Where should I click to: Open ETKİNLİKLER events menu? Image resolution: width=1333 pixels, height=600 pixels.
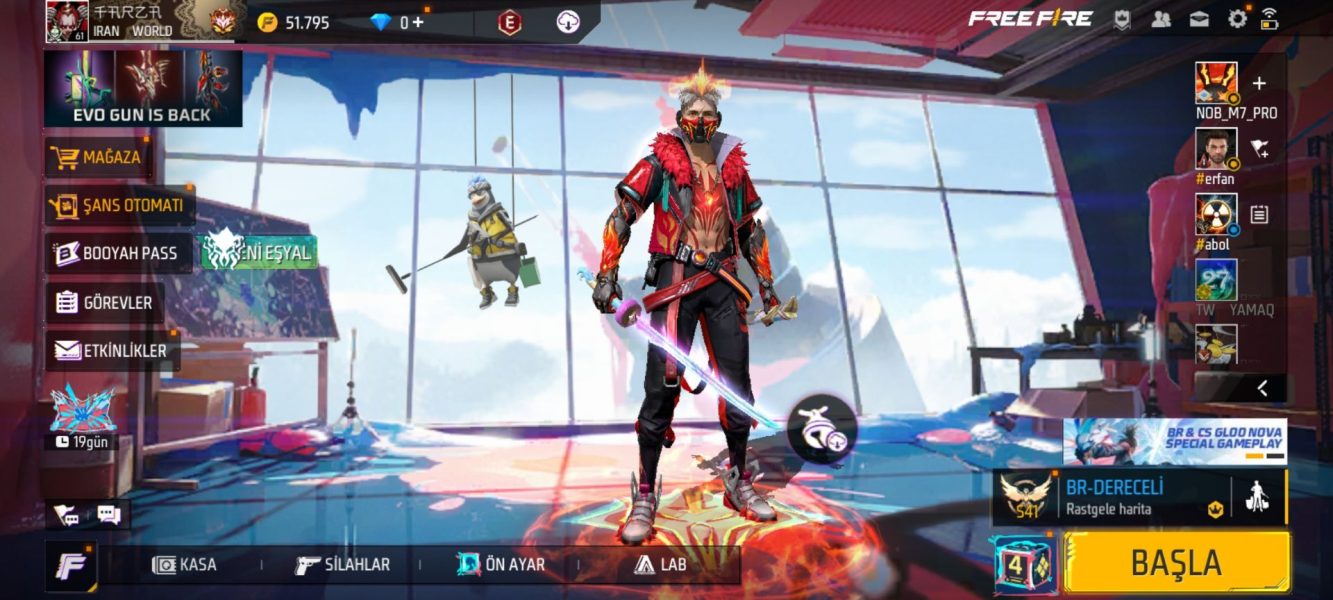tap(111, 350)
